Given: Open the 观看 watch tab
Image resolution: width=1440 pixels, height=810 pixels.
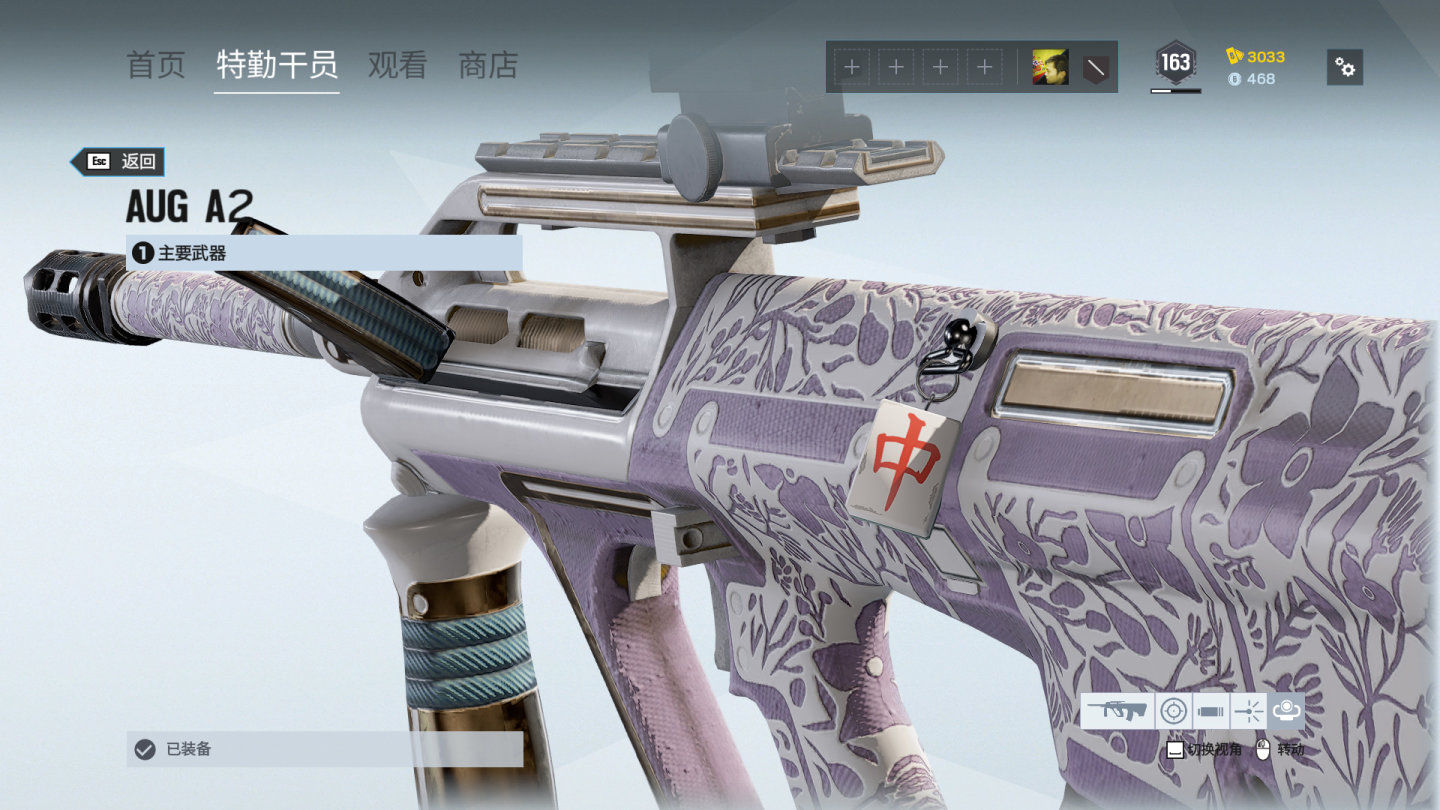Looking at the screenshot, I should tap(397, 66).
